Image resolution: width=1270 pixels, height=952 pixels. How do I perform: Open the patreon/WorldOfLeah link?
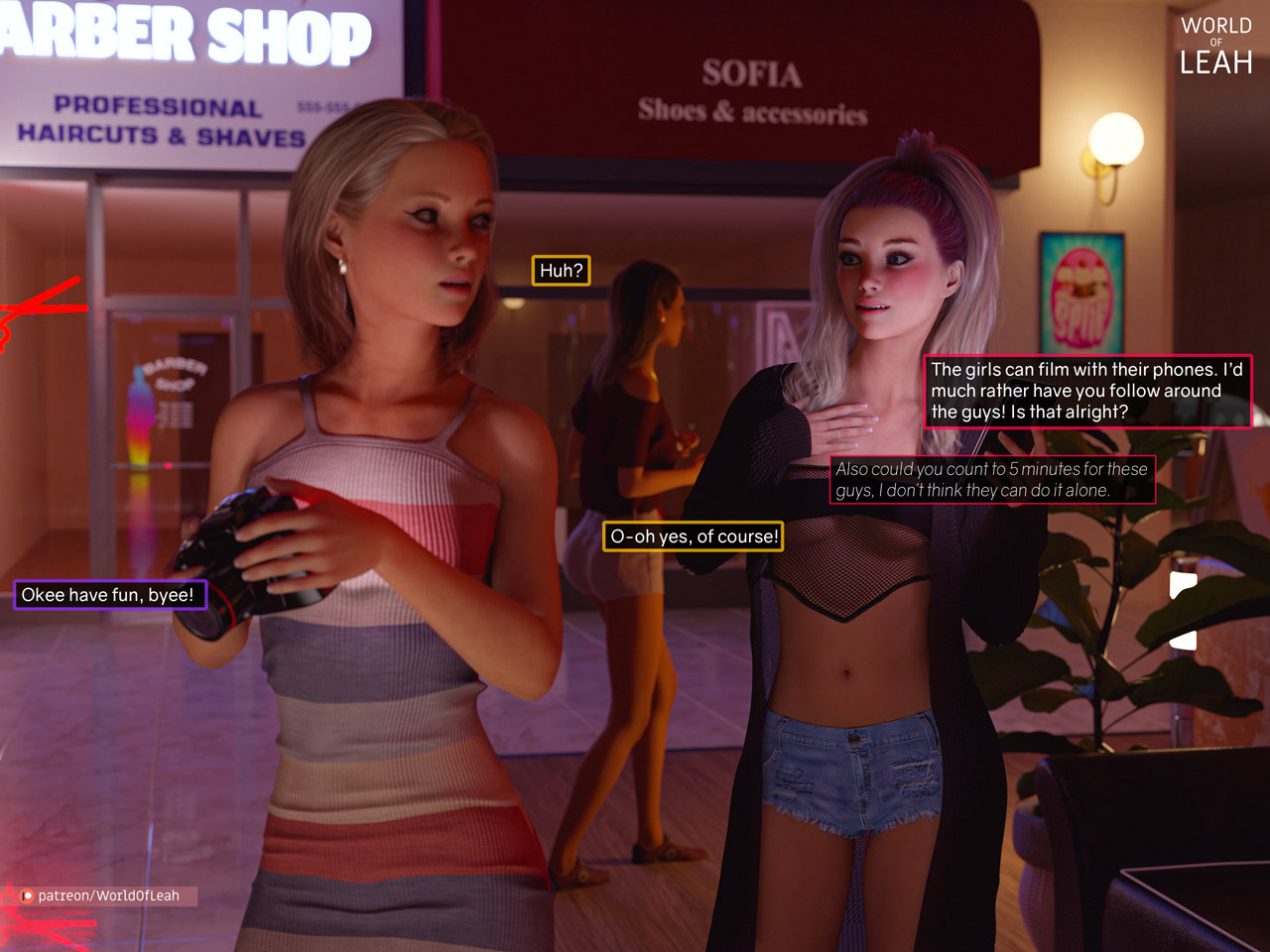pos(107,895)
